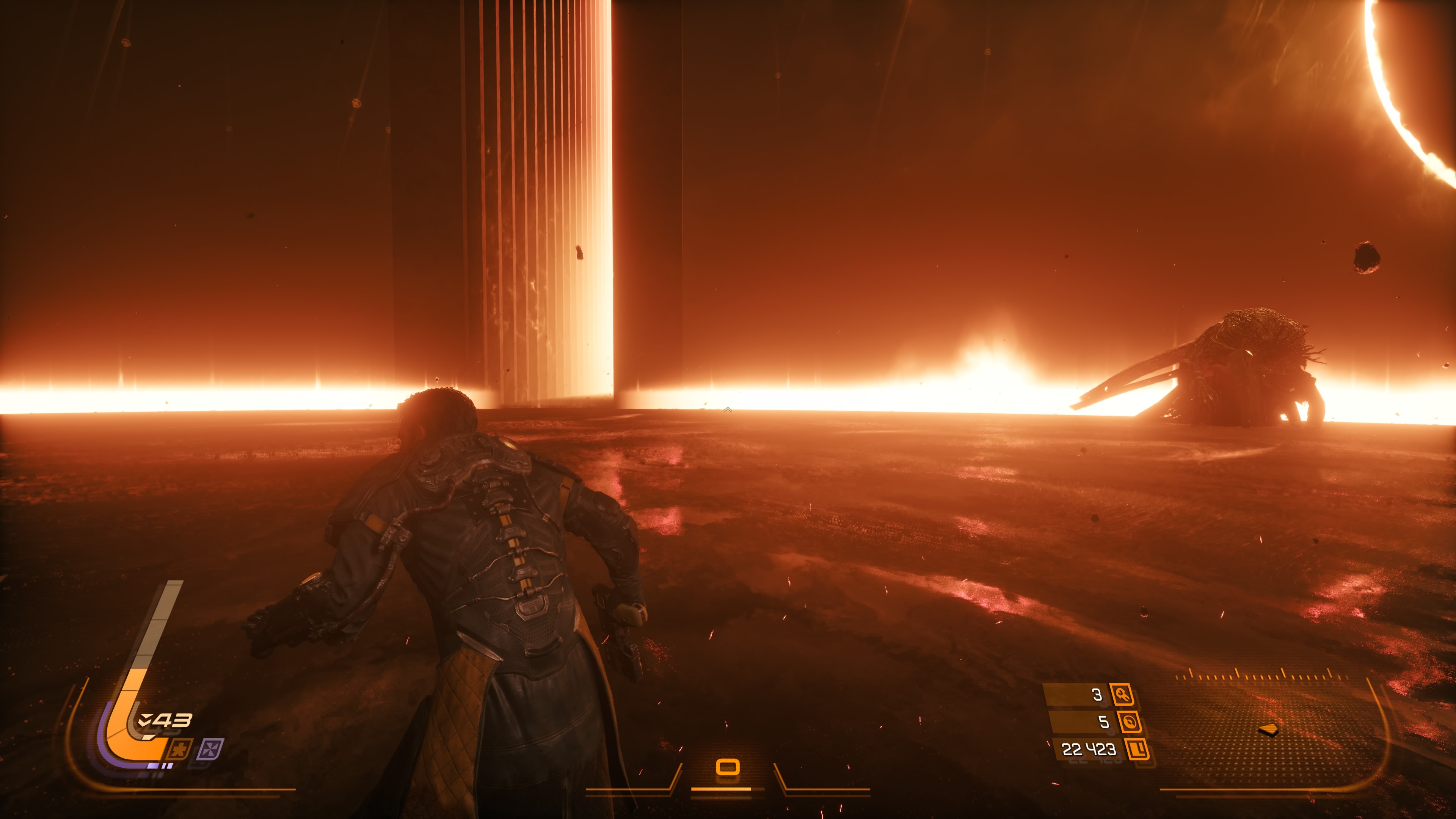This screenshot has height=819, width=1456.
Task: Click the key counter icon
Action: (x=1122, y=694)
